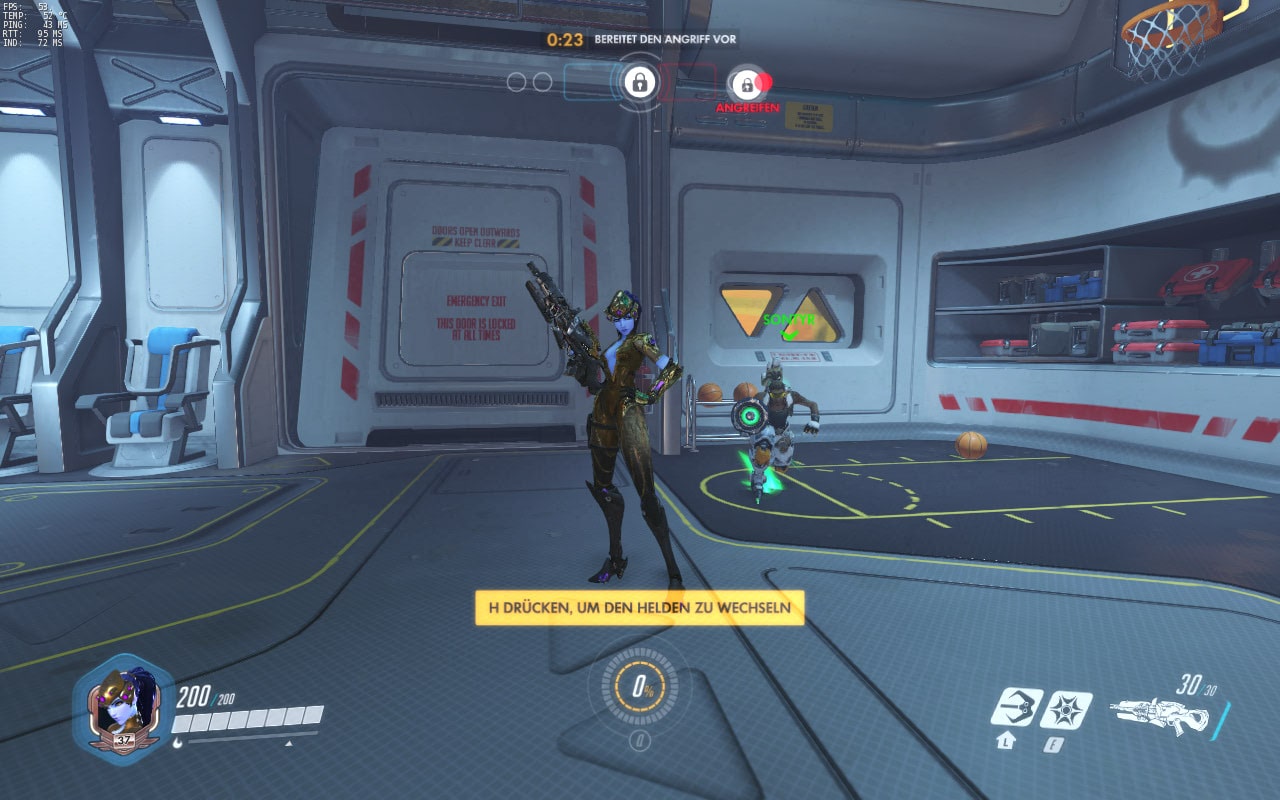The image size is (1280, 800).
Task: Activate the Grappling Hook ability icon
Action: 1016,708
